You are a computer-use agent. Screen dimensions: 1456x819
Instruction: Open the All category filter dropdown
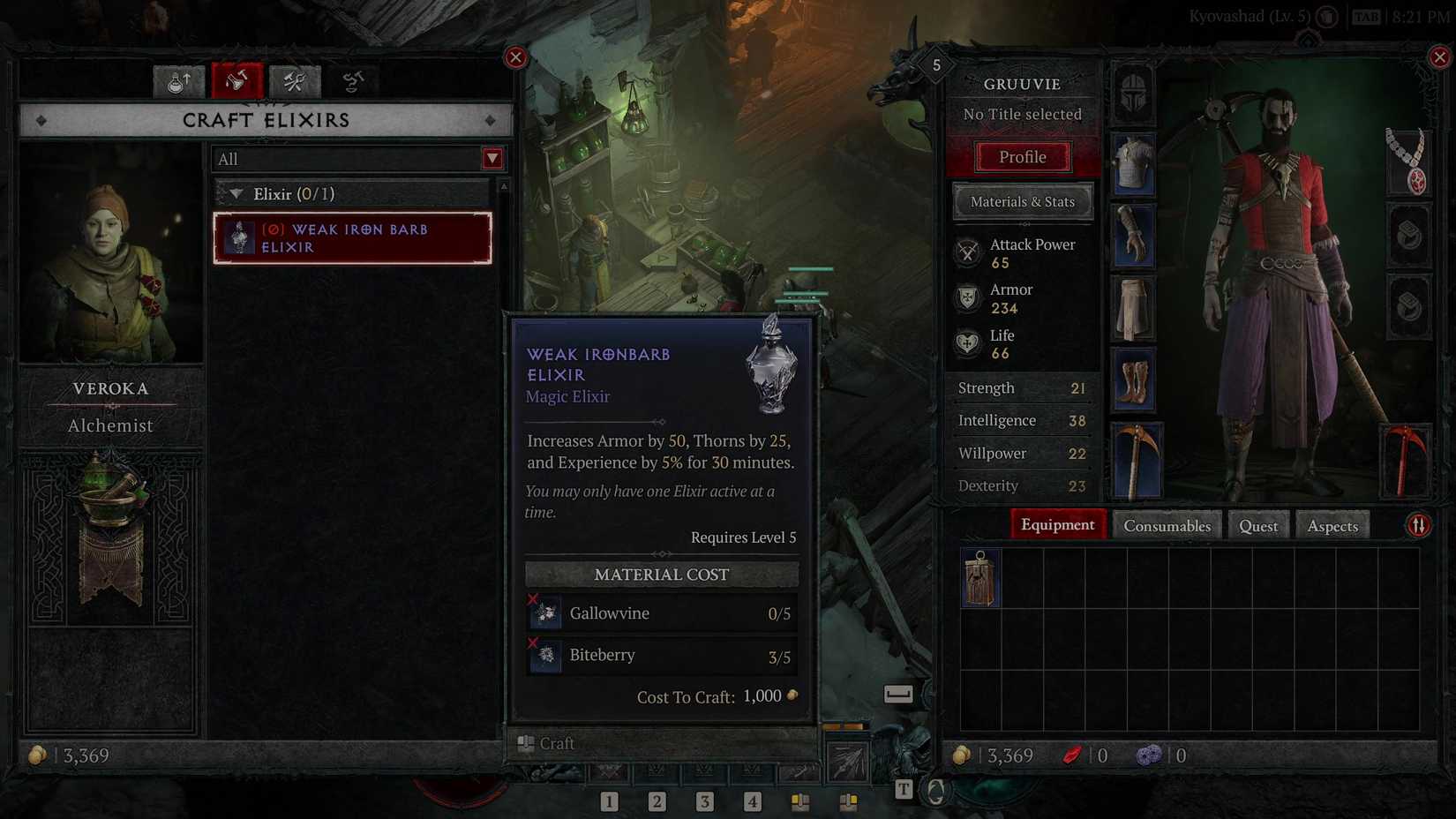click(353, 159)
